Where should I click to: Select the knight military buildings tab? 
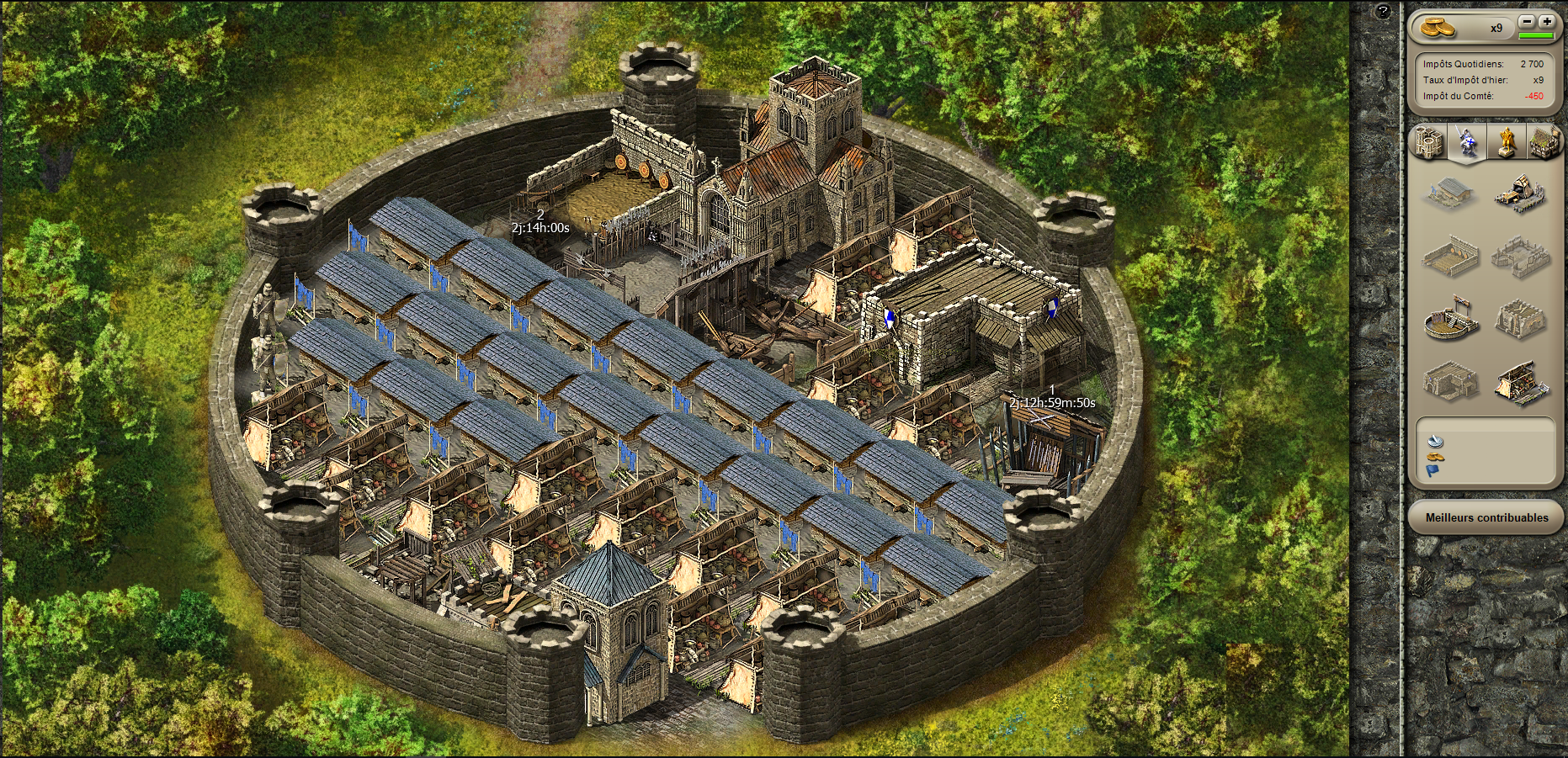(1467, 141)
